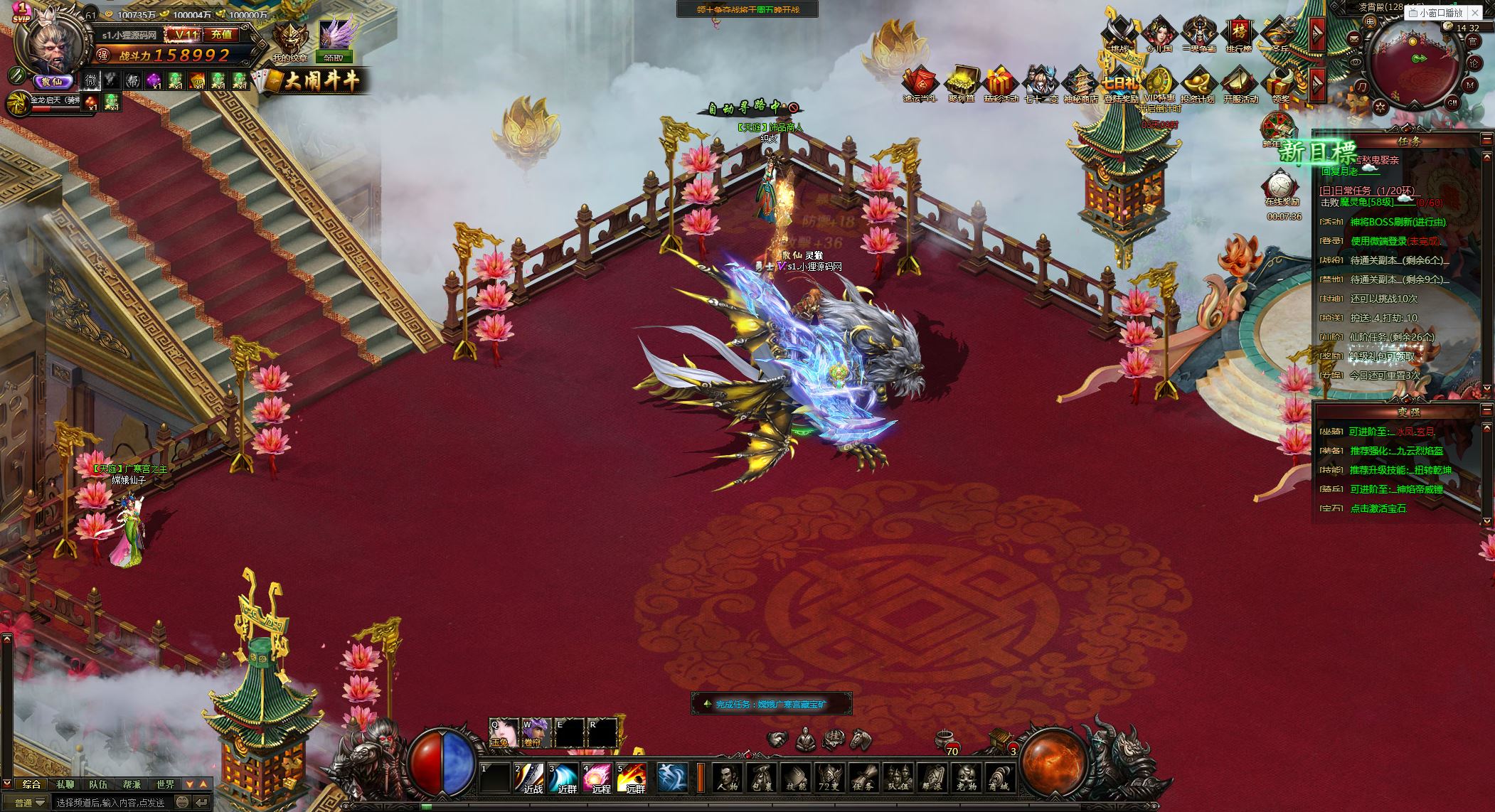This screenshot has width=1495, height=812.
Task: Select the 日常任务 daily quest entry
Action: 1366,191
